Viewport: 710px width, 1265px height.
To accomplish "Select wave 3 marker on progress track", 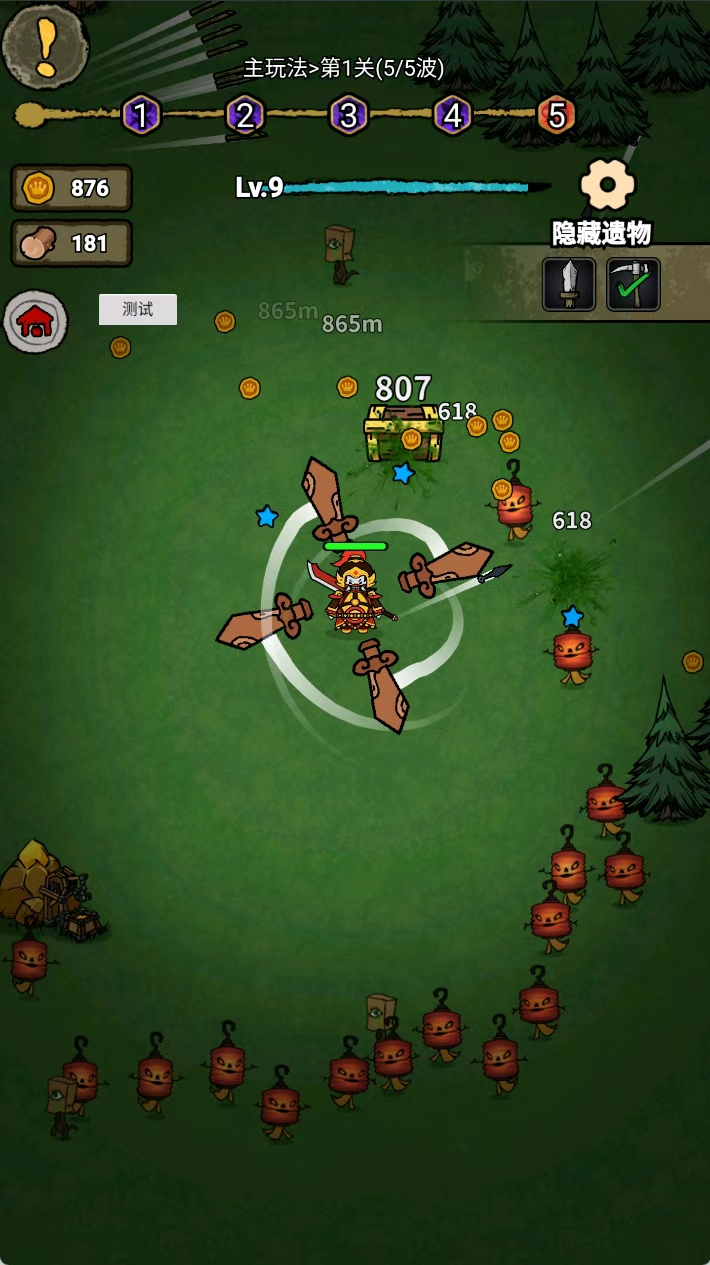I will (x=348, y=116).
